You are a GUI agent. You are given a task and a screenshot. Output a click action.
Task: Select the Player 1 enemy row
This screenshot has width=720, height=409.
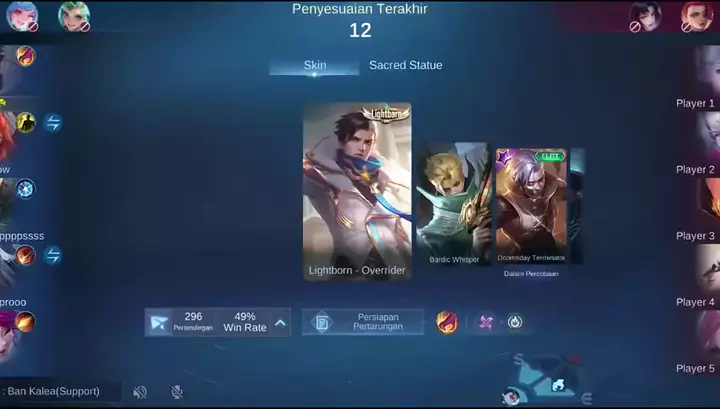point(696,103)
